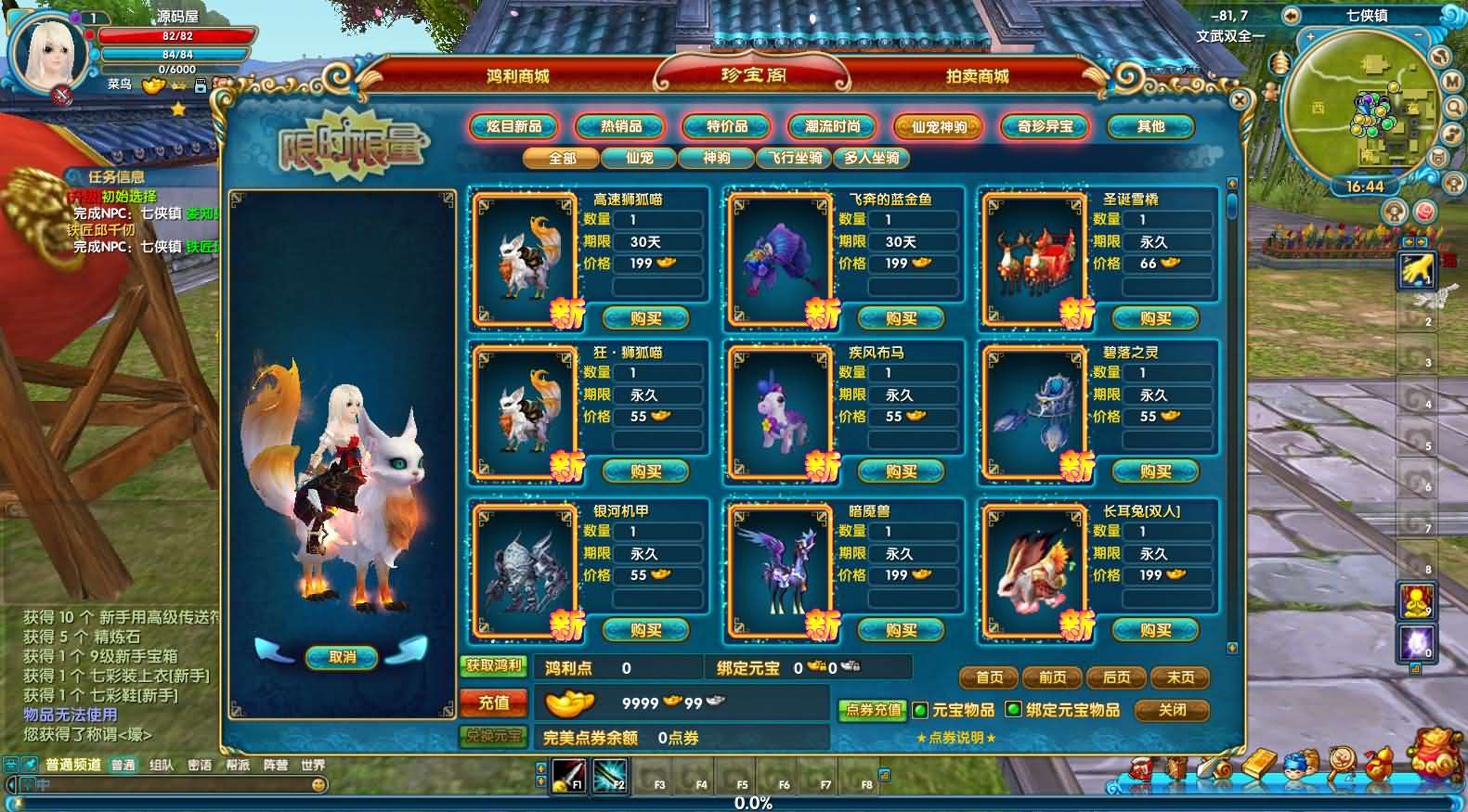The width and height of the screenshot is (1468, 812).
Task: Click the 取消 preview cancel button
Action: pos(342,657)
